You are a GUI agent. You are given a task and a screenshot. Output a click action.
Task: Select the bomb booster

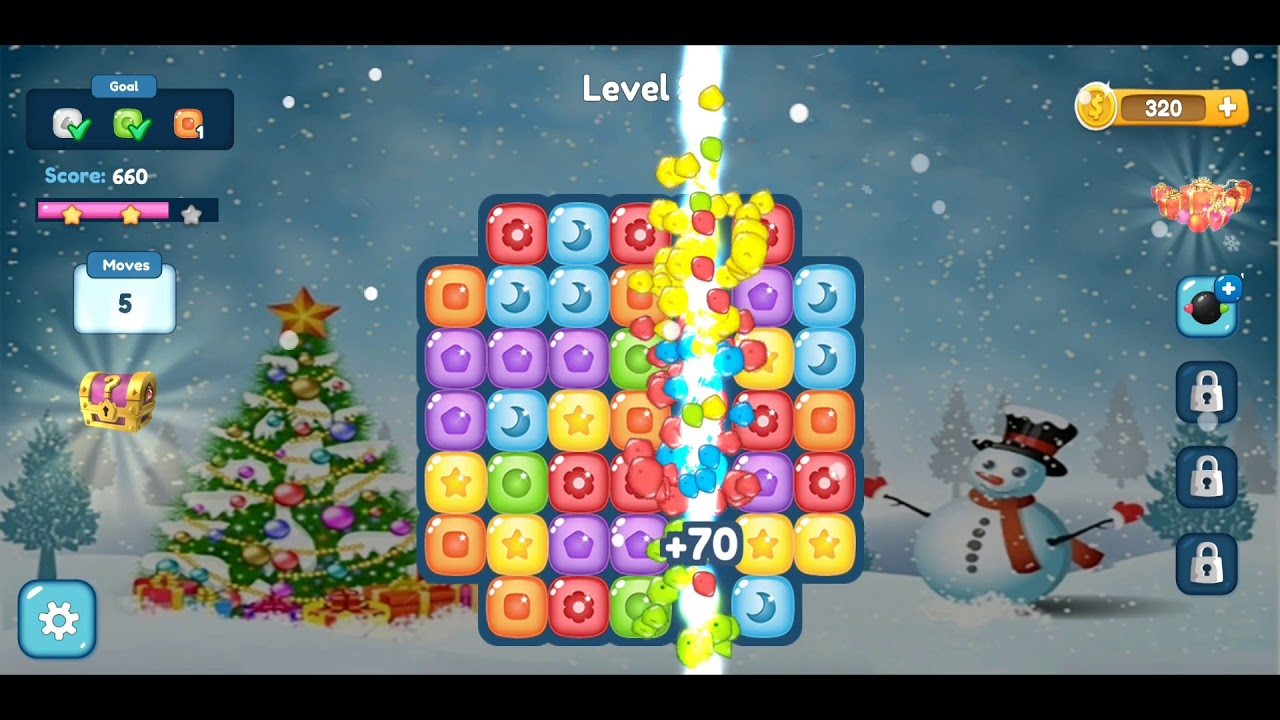point(1207,307)
